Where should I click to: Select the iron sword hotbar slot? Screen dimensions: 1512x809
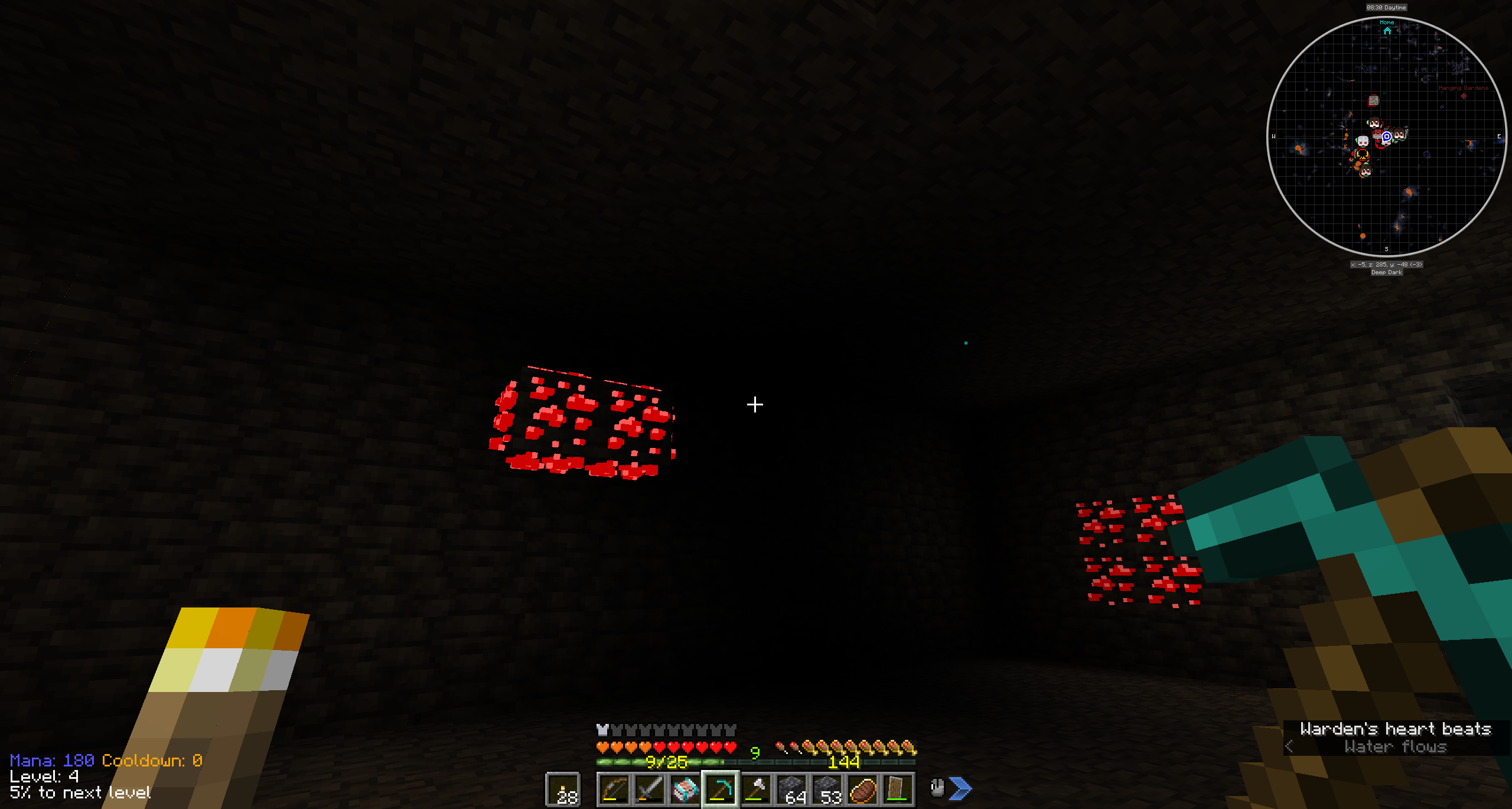649,789
